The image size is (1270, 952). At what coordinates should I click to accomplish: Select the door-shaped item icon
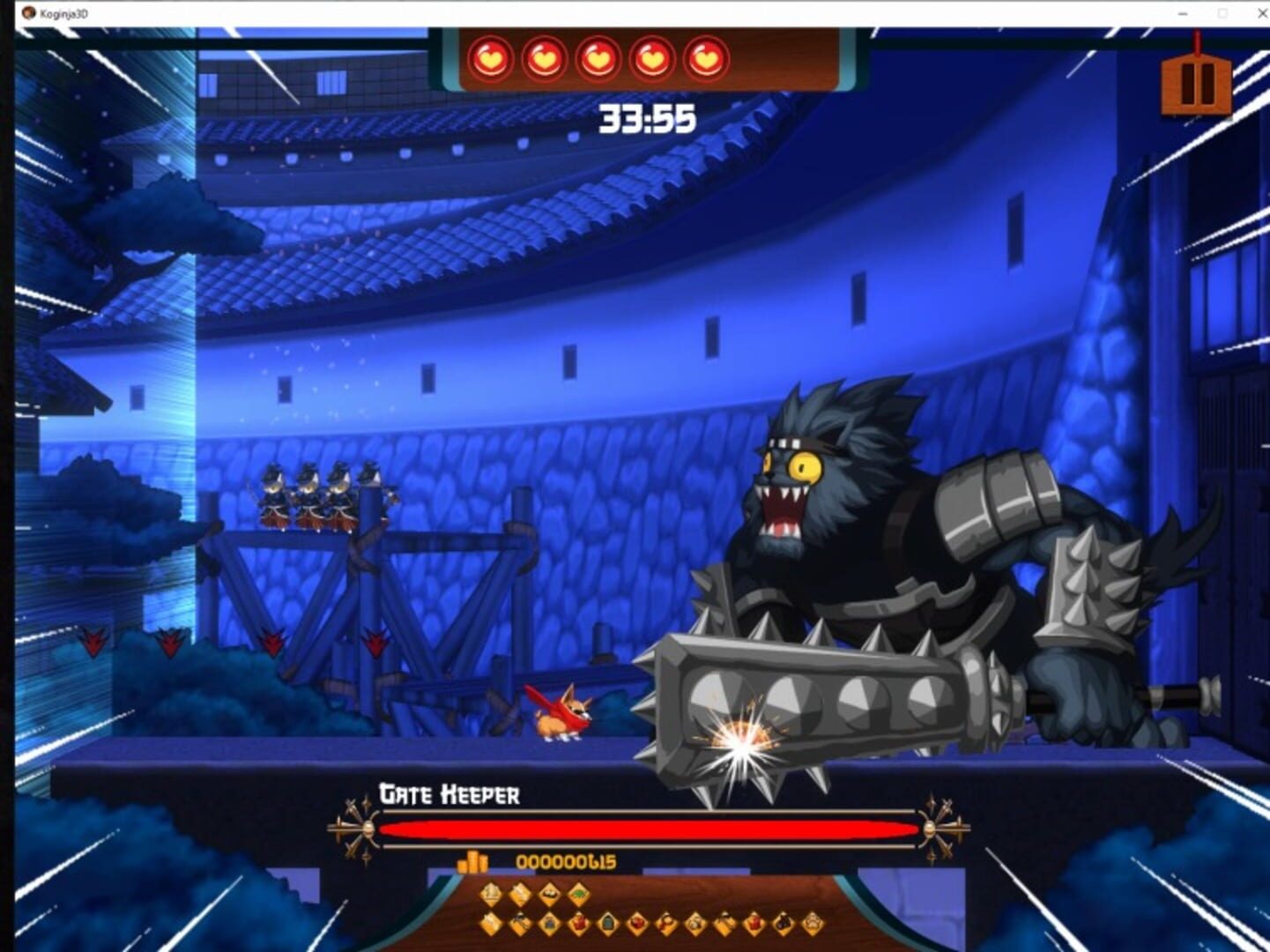(x=607, y=923)
